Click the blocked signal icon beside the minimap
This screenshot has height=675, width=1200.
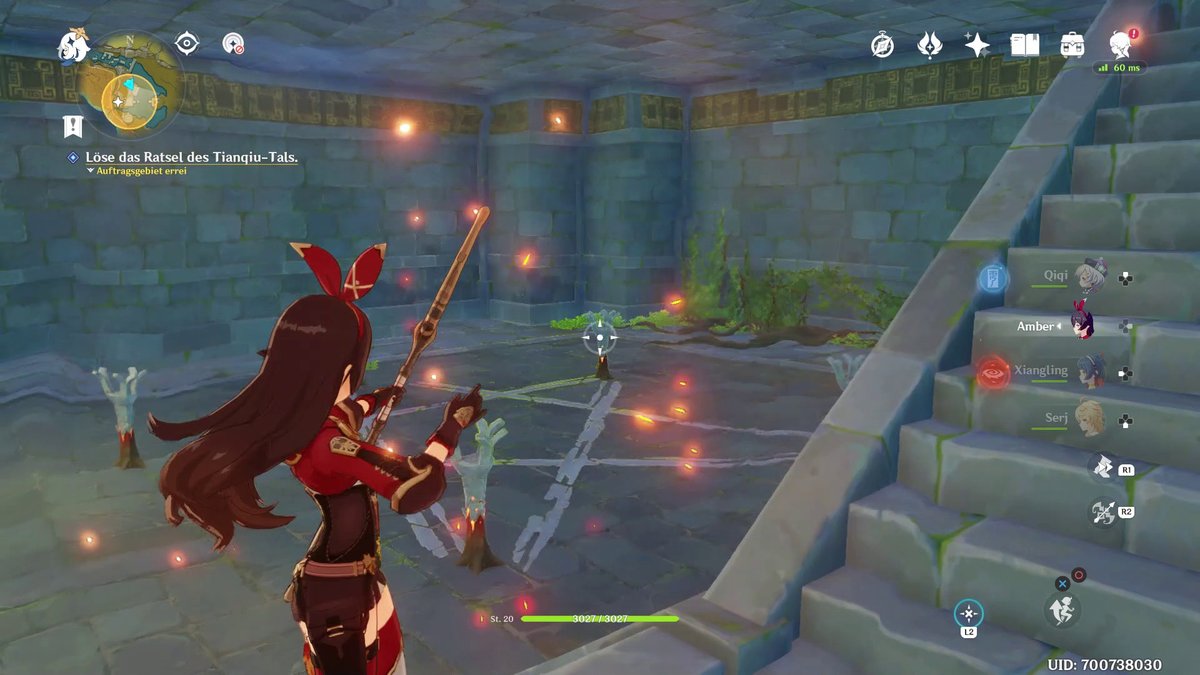(x=233, y=44)
